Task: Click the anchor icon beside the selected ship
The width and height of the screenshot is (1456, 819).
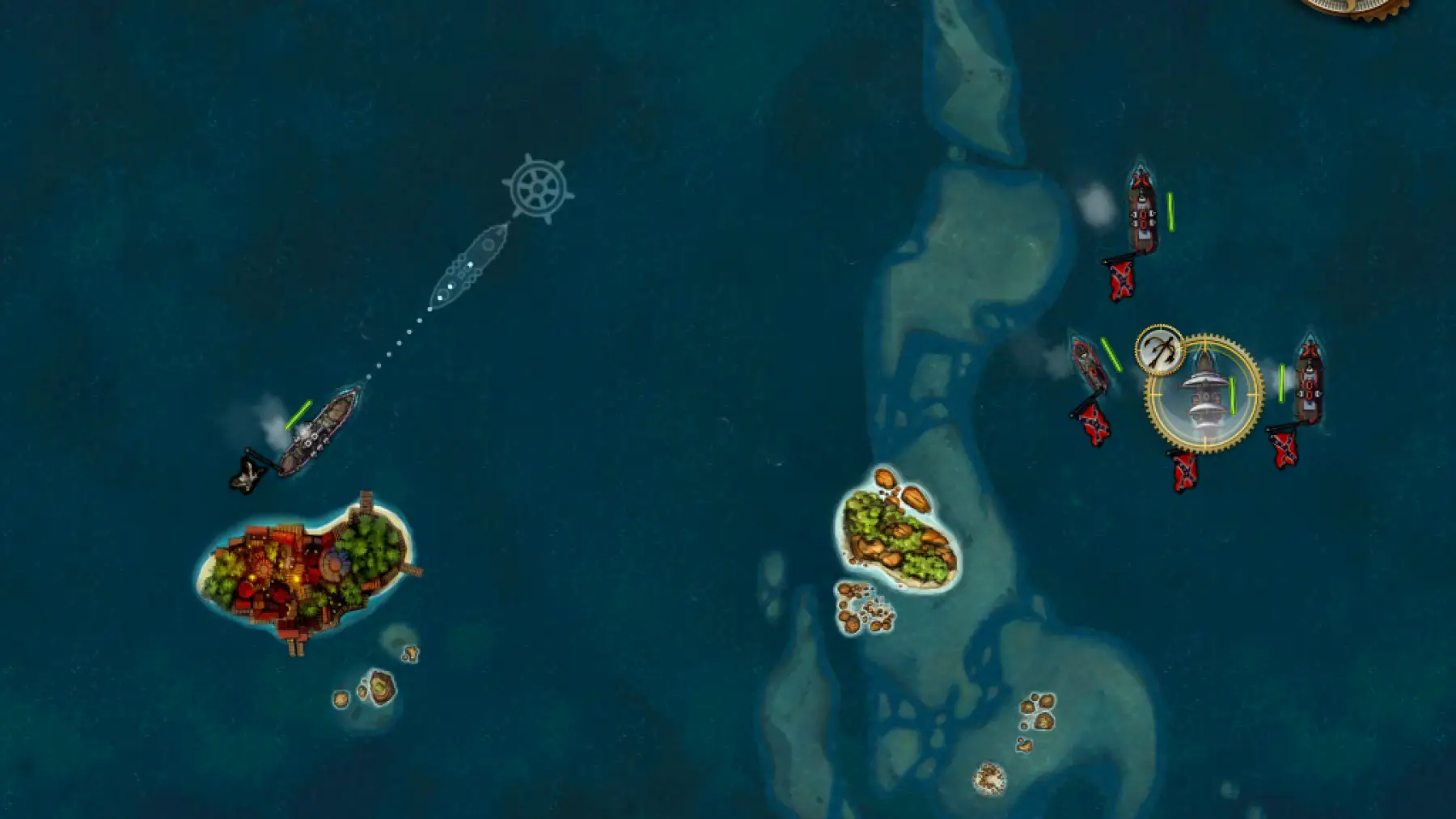Action: pyautogui.click(x=1160, y=350)
